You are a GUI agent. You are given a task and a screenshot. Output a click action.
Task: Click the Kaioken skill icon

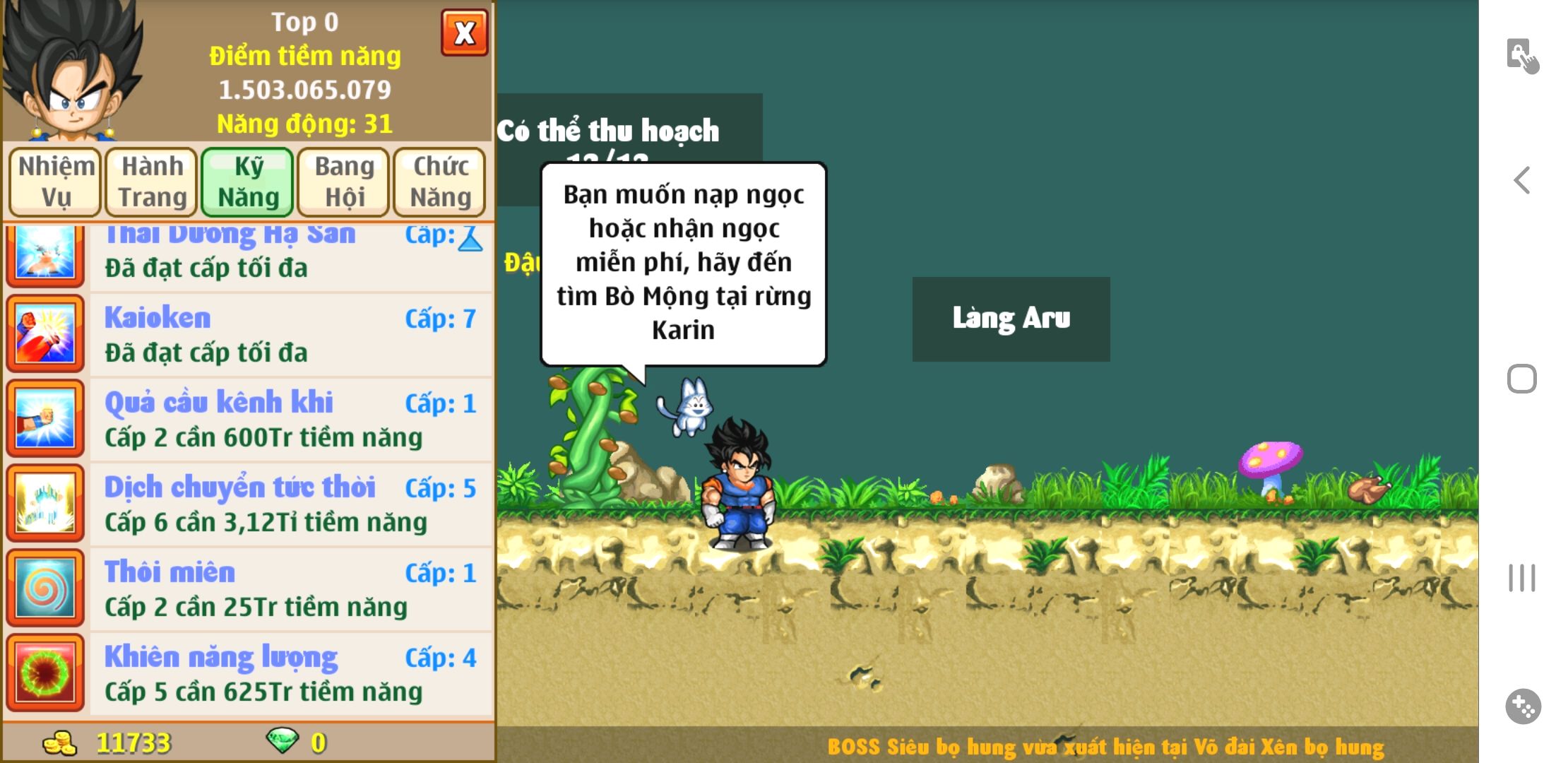[45, 335]
